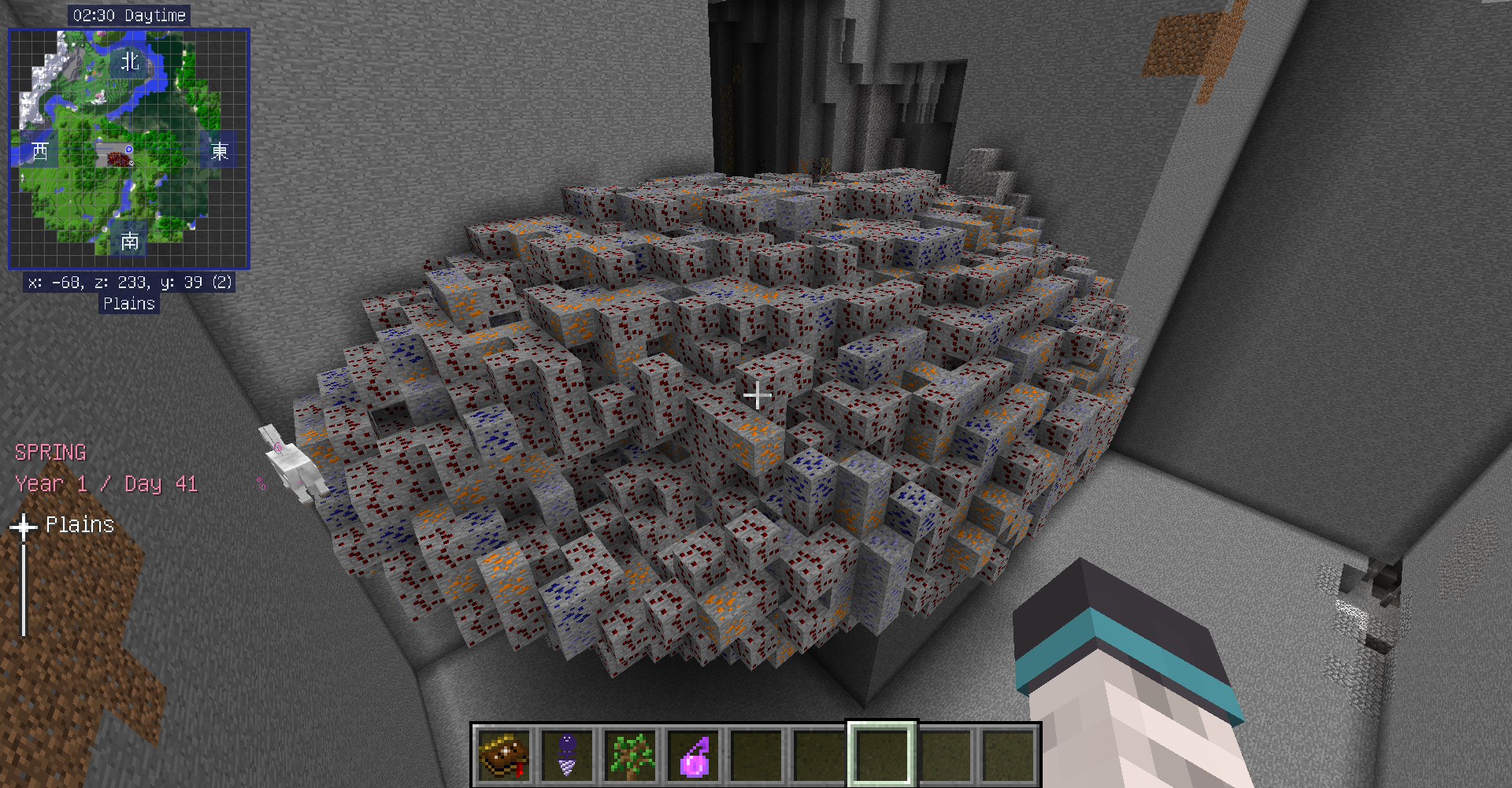Viewport: 1512px width, 788px height.
Task: Expand the 東 east region on the minimap
Action: click(221, 151)
